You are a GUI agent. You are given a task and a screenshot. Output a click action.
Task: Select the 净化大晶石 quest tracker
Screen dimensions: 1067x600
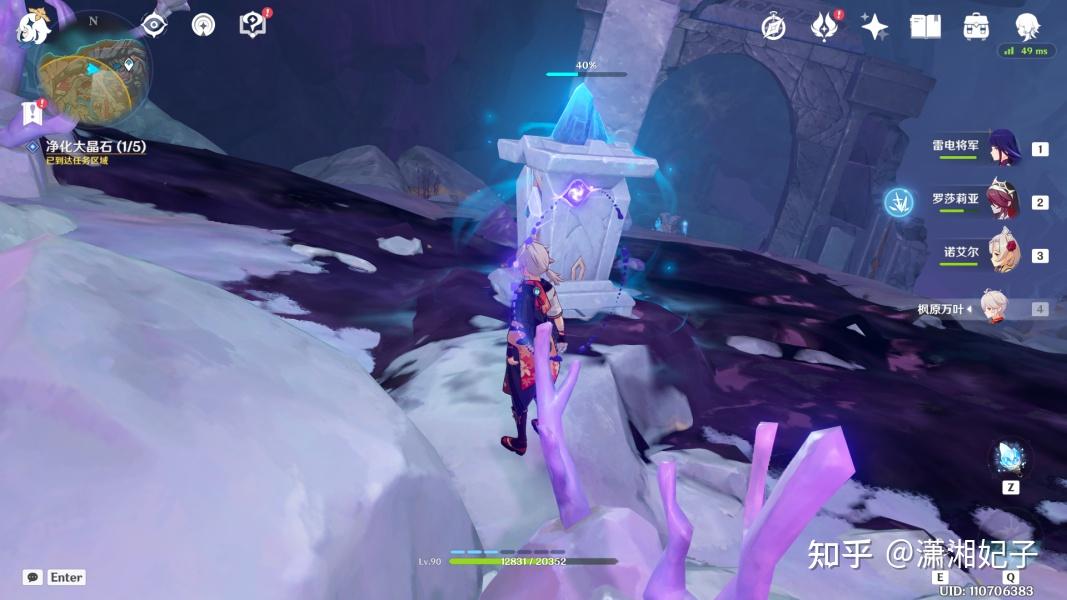95,147
